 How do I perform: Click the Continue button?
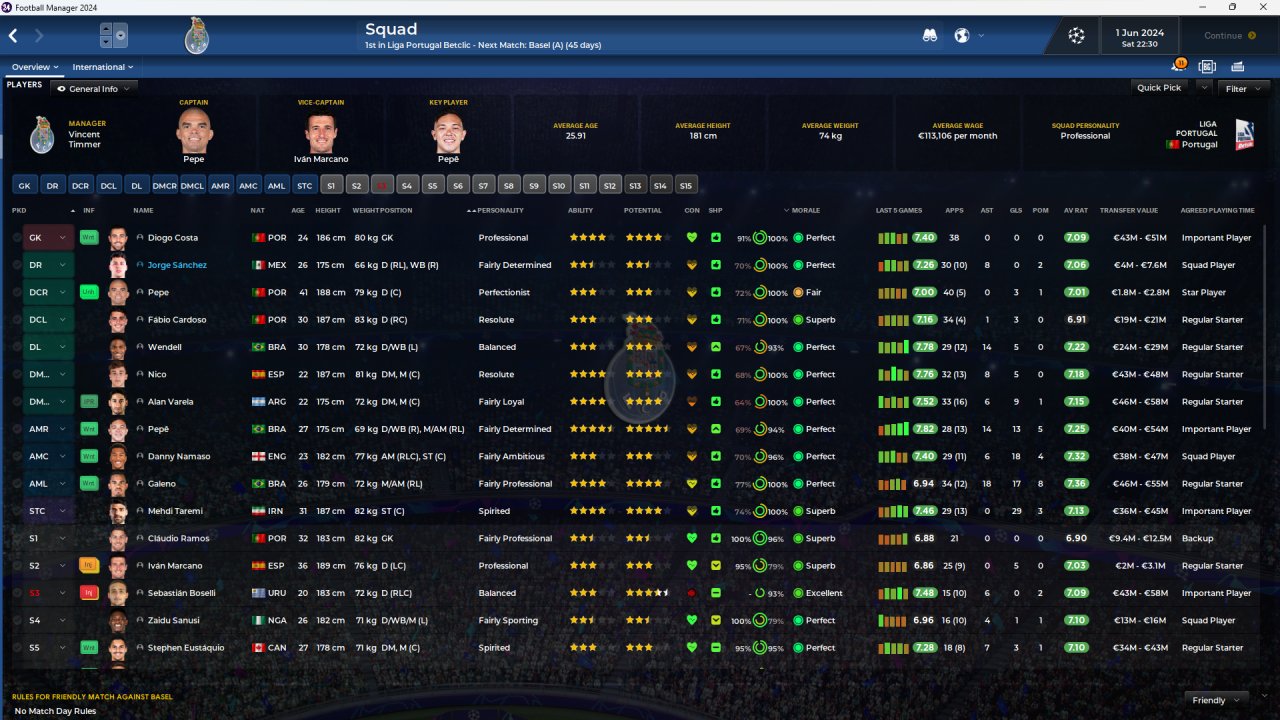(x=1229, y=36)
